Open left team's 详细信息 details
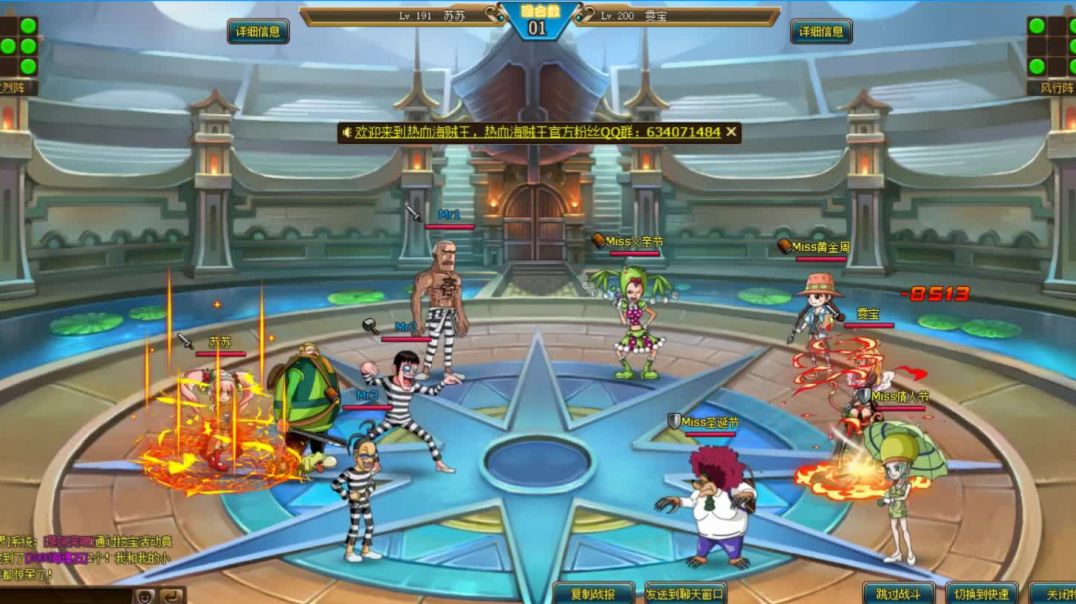Viewport: 1076px width, 604px height. 258,31
